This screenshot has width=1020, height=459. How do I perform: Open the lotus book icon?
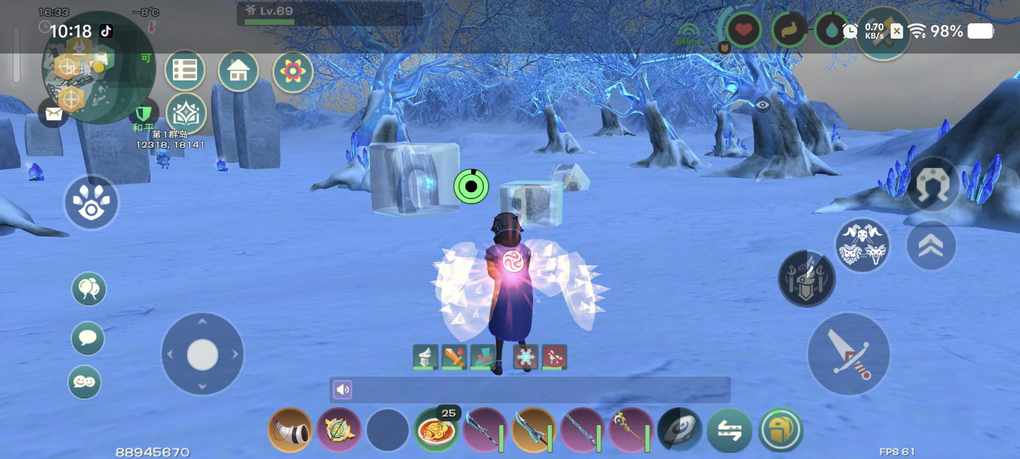[x=186, y=113]
